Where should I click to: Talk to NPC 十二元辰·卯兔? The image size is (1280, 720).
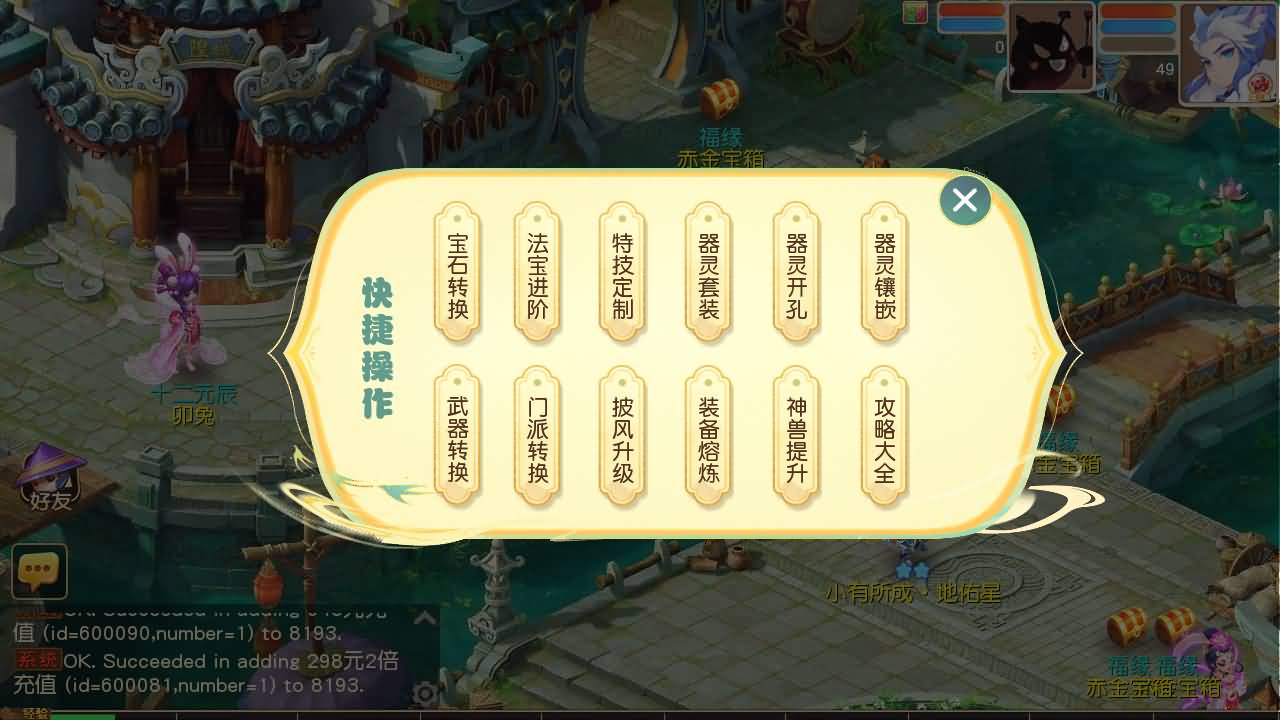pos(185,320)
